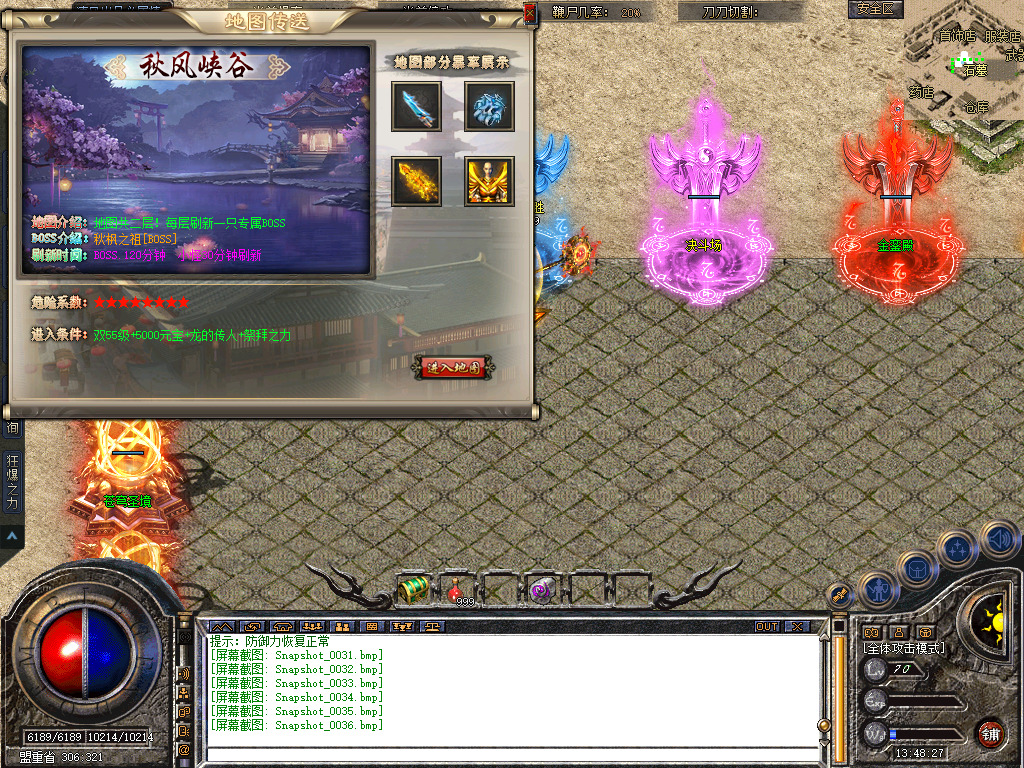Use the green chest in the hotbar
The image size is (1024, 768).
pyautogui.click(x=414, y=590)
